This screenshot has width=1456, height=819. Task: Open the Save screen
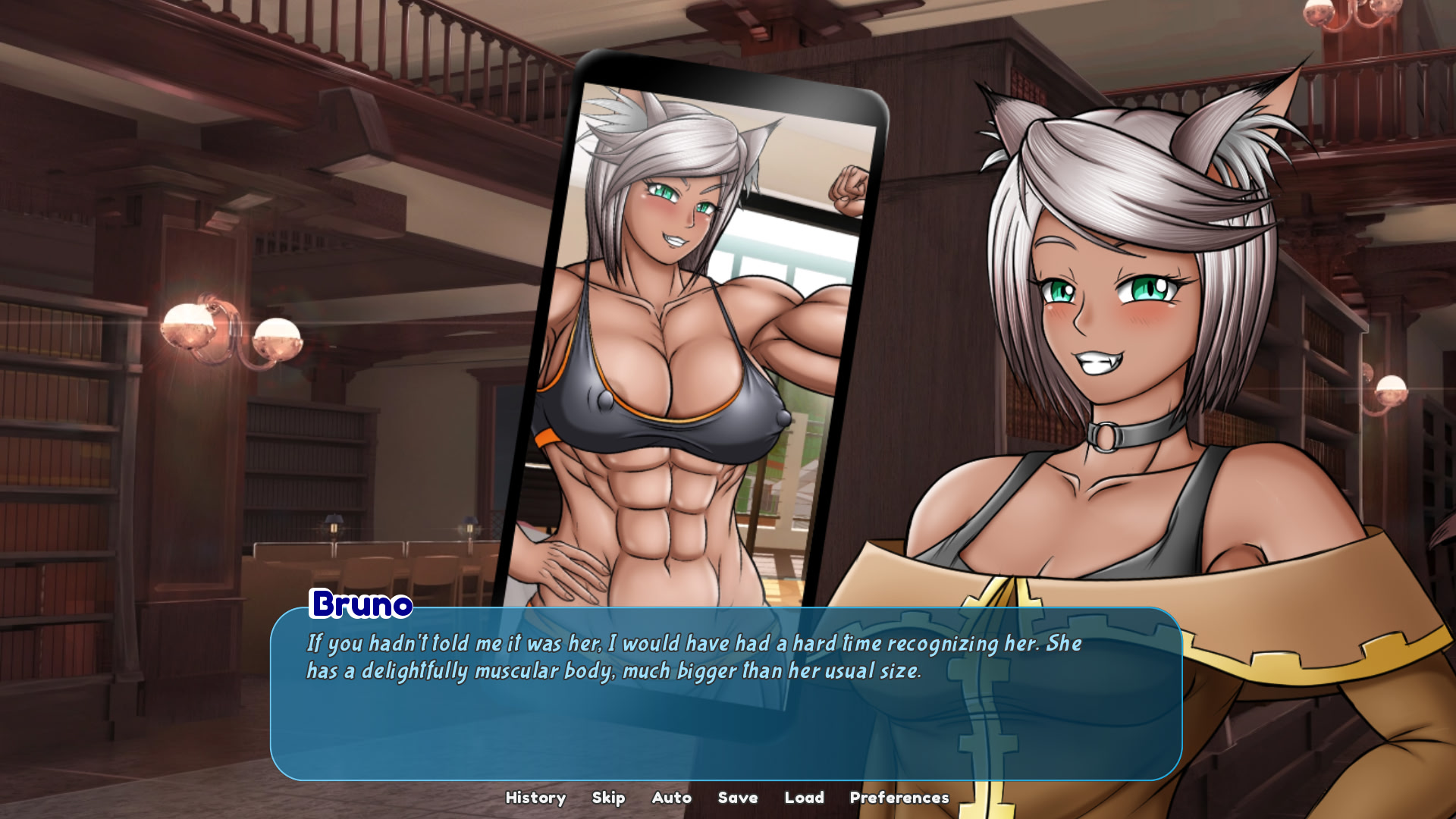736,798
